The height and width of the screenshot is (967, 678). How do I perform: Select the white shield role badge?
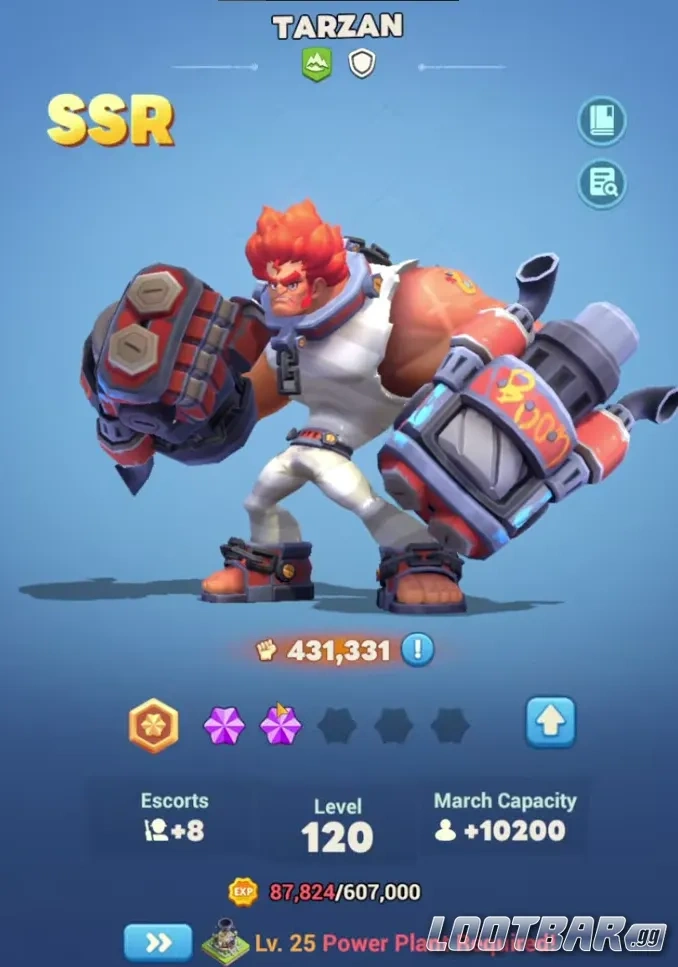[x=361, y=65]
